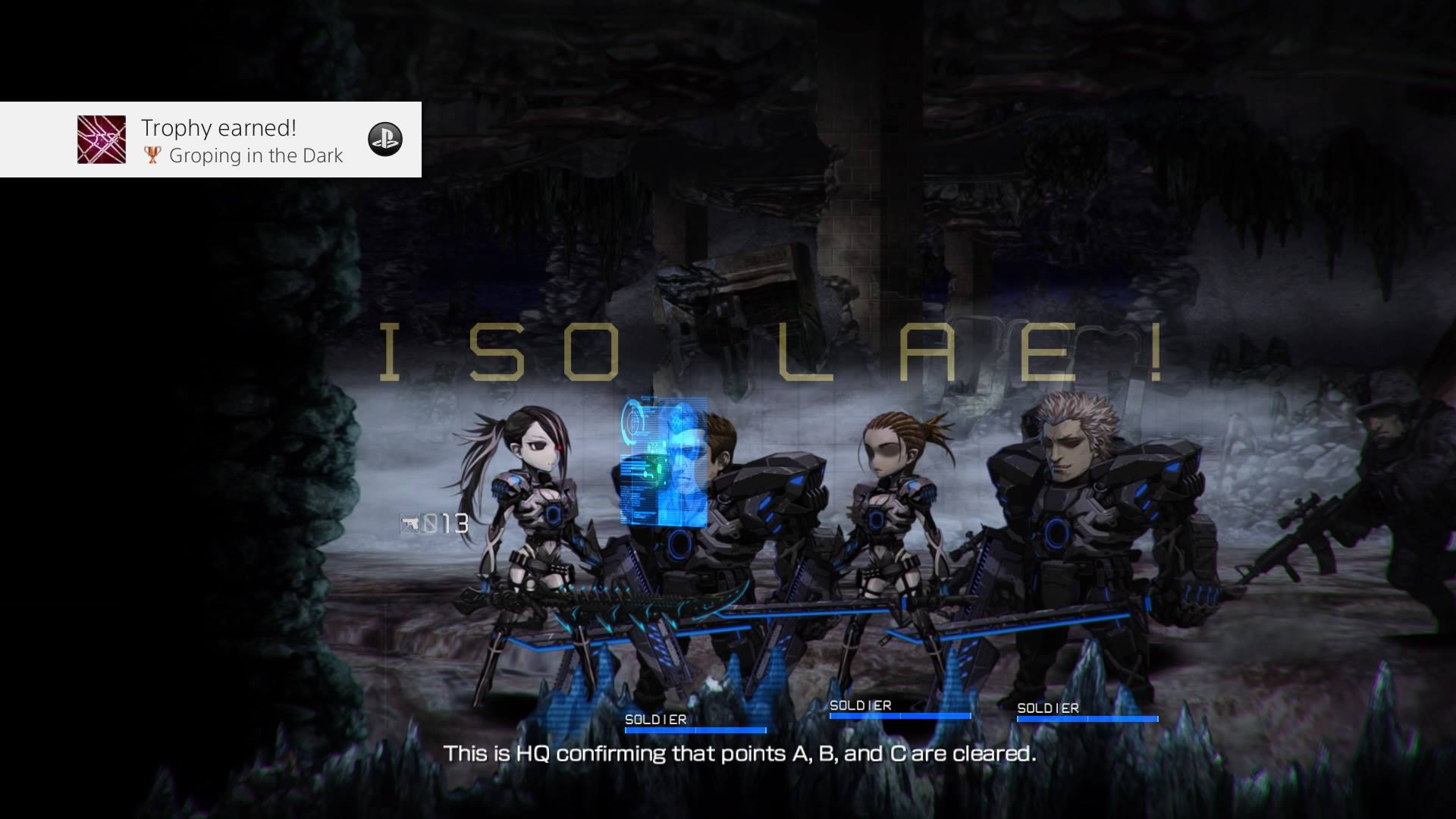Select the red trophy artwork thumbnail
Image resolution: width=1456 pixels, height=819 pixels.
102,140
